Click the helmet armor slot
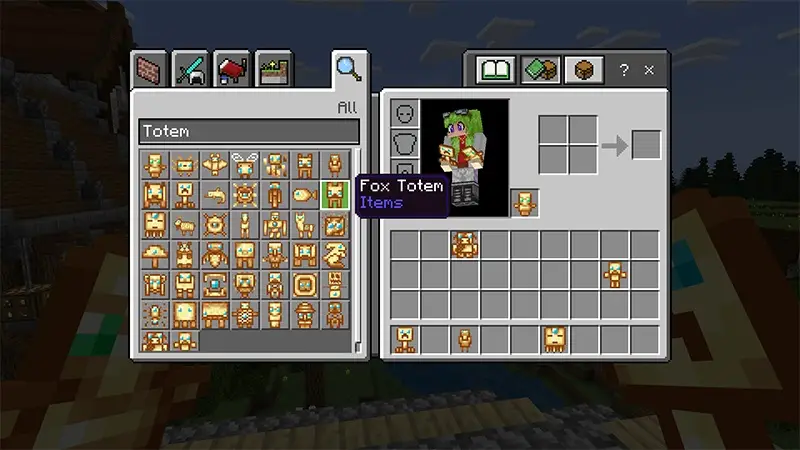The height and width of the screenshot is (450, 800). [405, 113]
